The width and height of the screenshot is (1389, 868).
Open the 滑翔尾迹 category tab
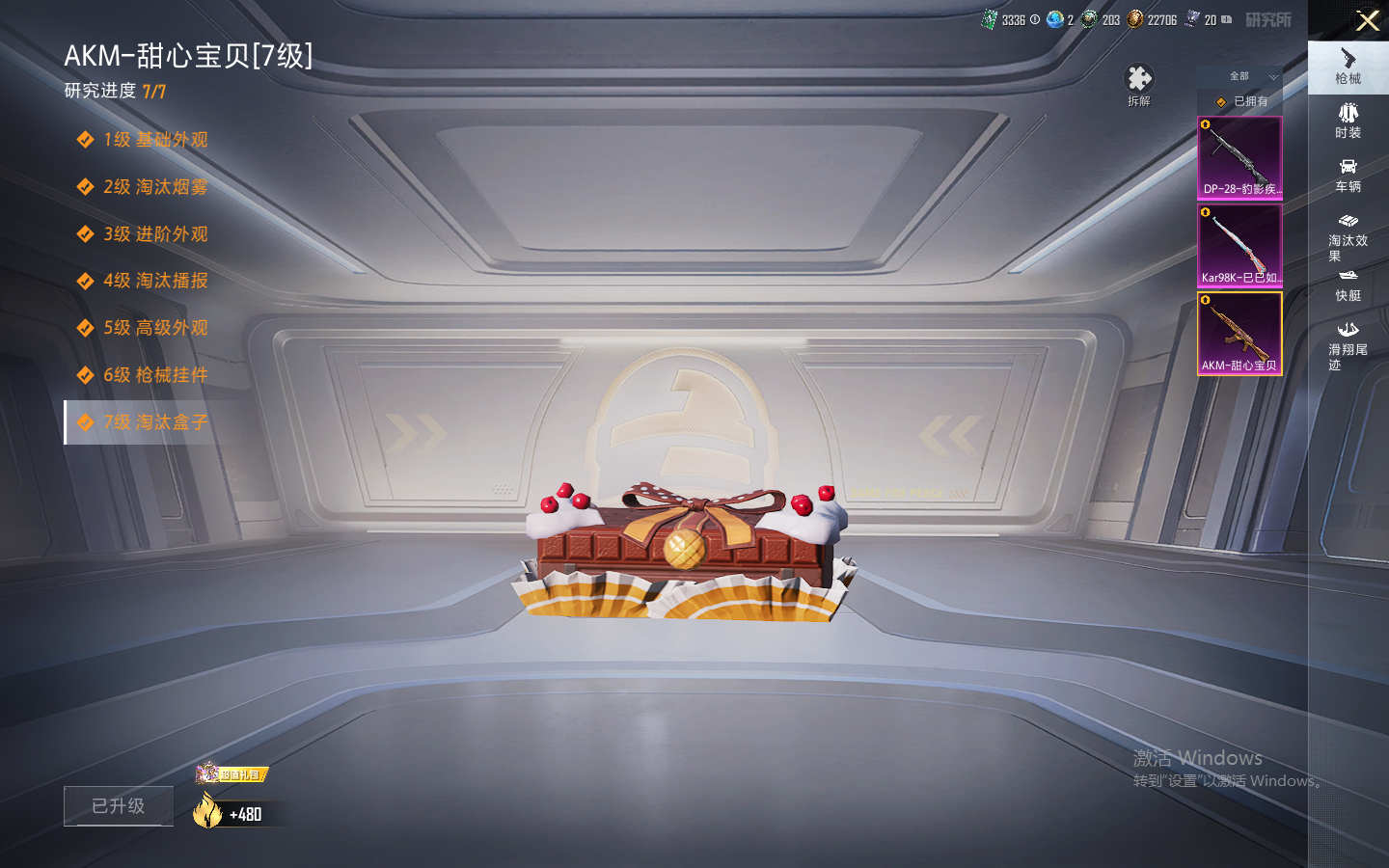(1348, 346)
